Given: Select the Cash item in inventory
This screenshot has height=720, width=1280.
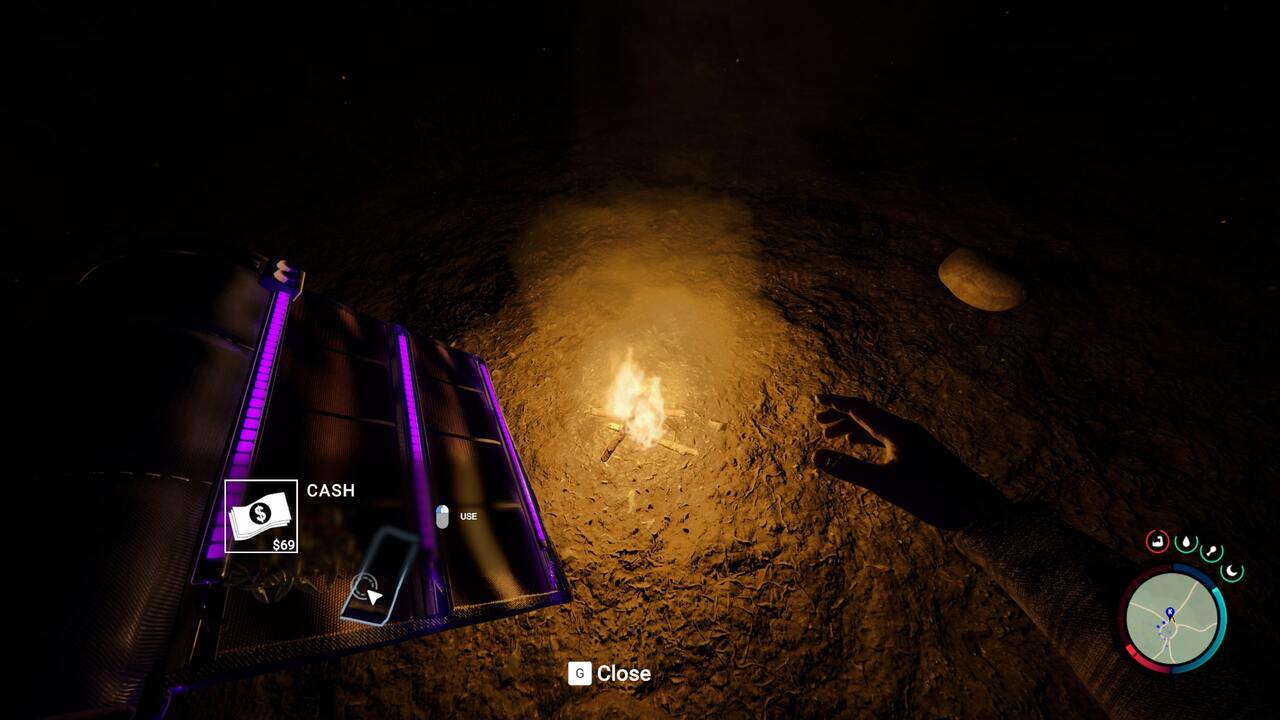Looking at the screenshot, I should click(261, 516).
